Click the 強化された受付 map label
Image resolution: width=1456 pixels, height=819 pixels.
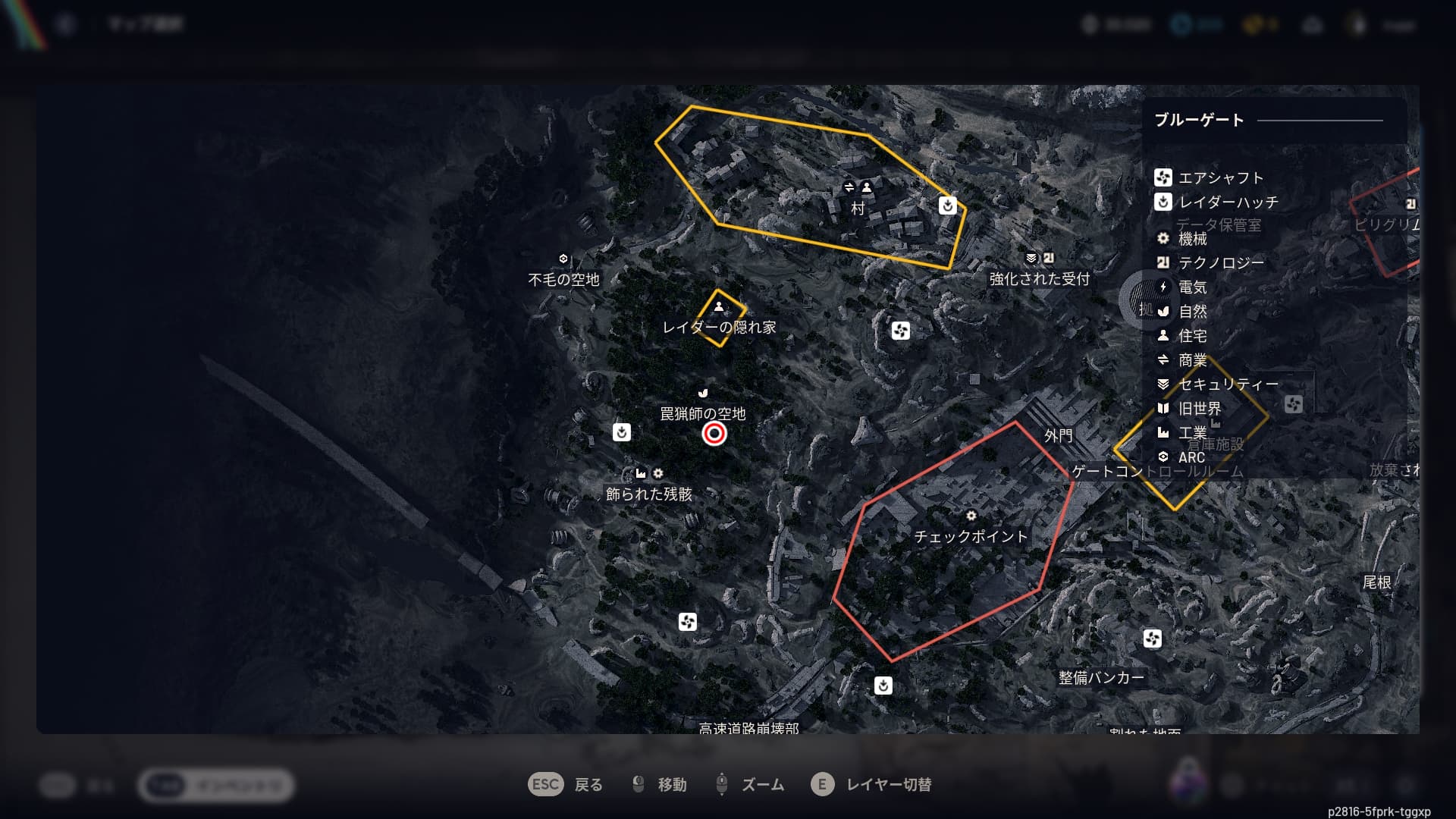tap(1039, 279)
